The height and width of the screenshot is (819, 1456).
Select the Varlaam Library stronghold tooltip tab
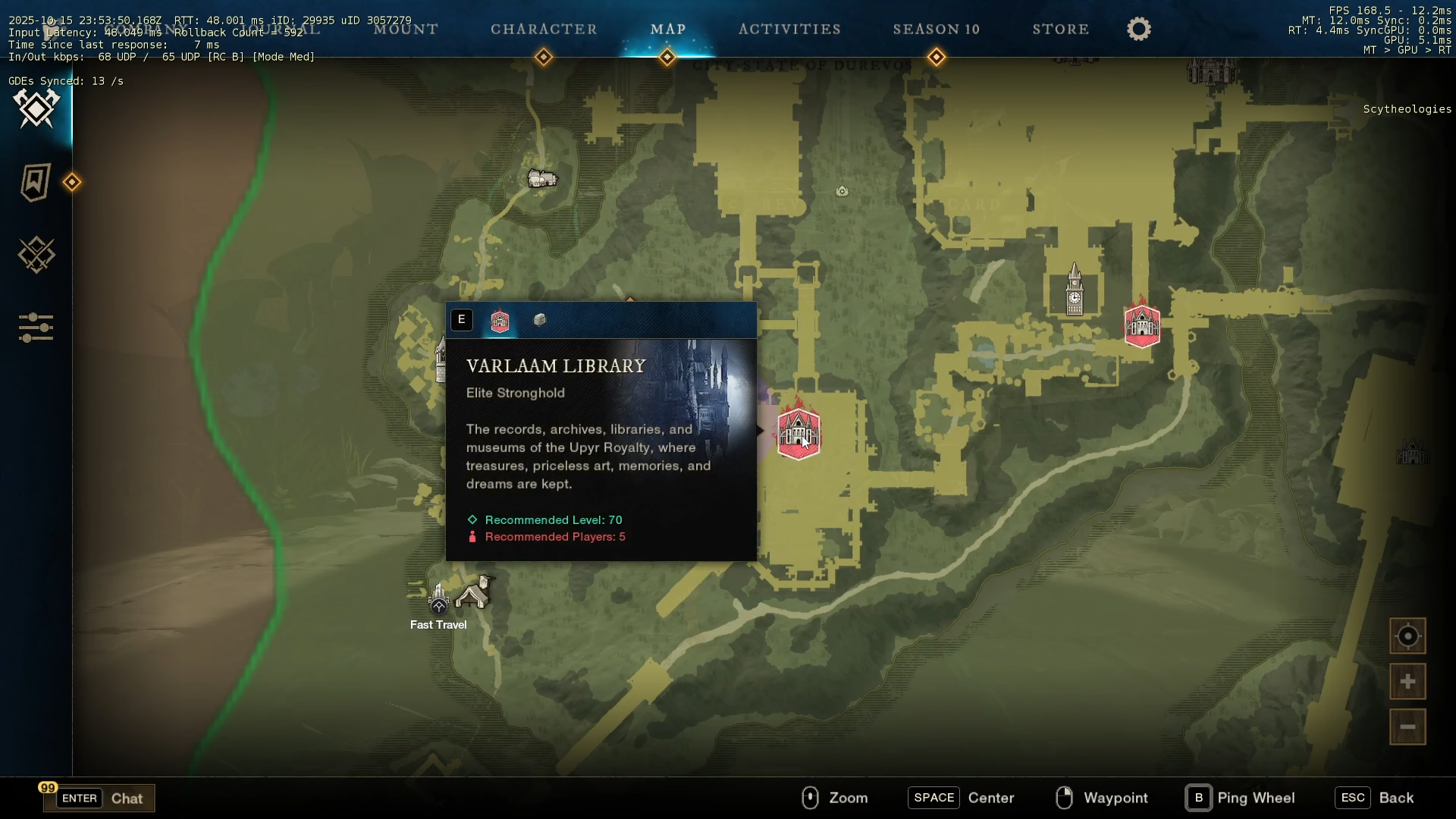pos(500,321)
